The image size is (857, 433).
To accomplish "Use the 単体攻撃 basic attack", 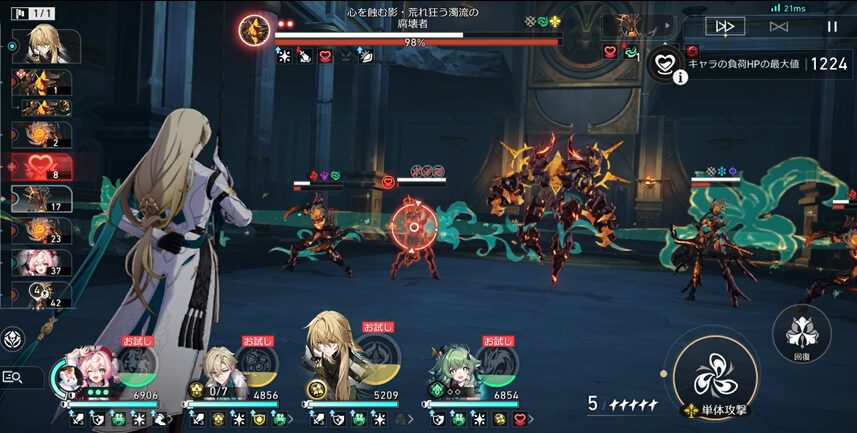I will pos(714,377).
